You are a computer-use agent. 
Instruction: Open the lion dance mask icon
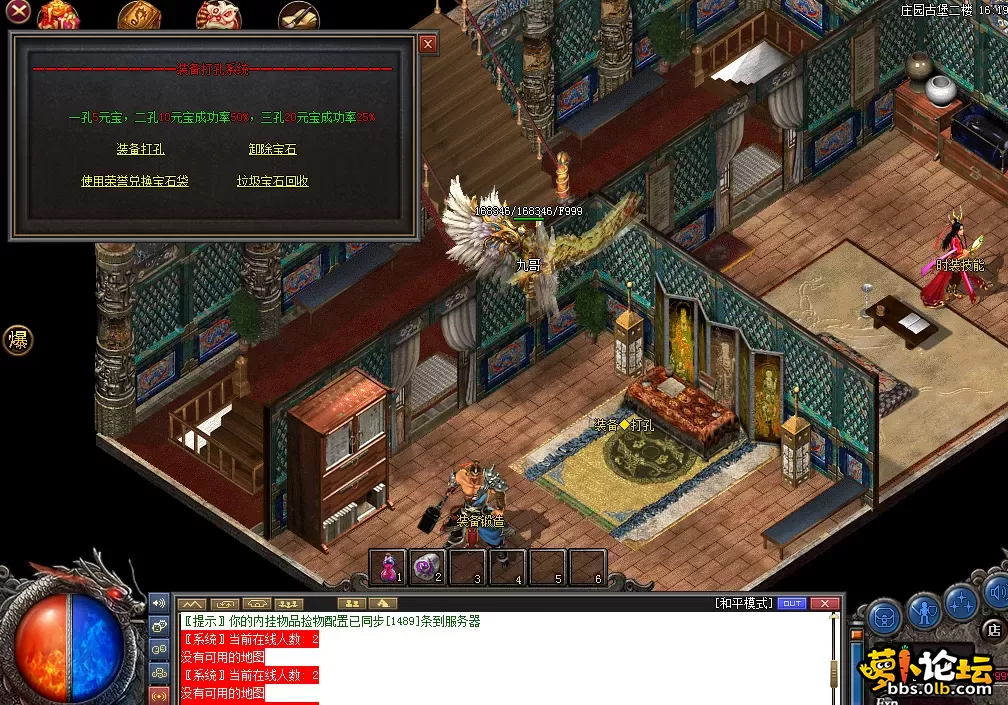pyautogui.click(x=217, y=15)
